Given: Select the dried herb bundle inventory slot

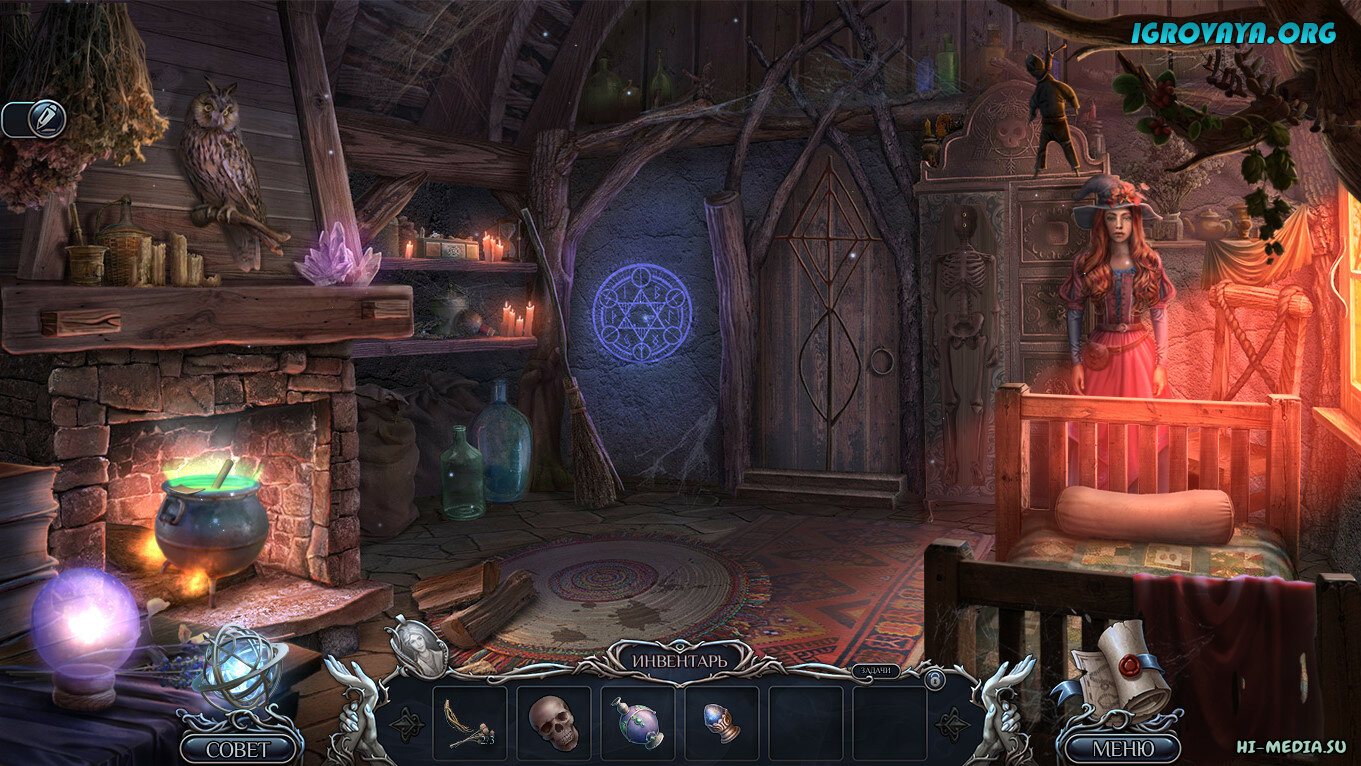Looking at the screenshot, I should tap(469, 722).
